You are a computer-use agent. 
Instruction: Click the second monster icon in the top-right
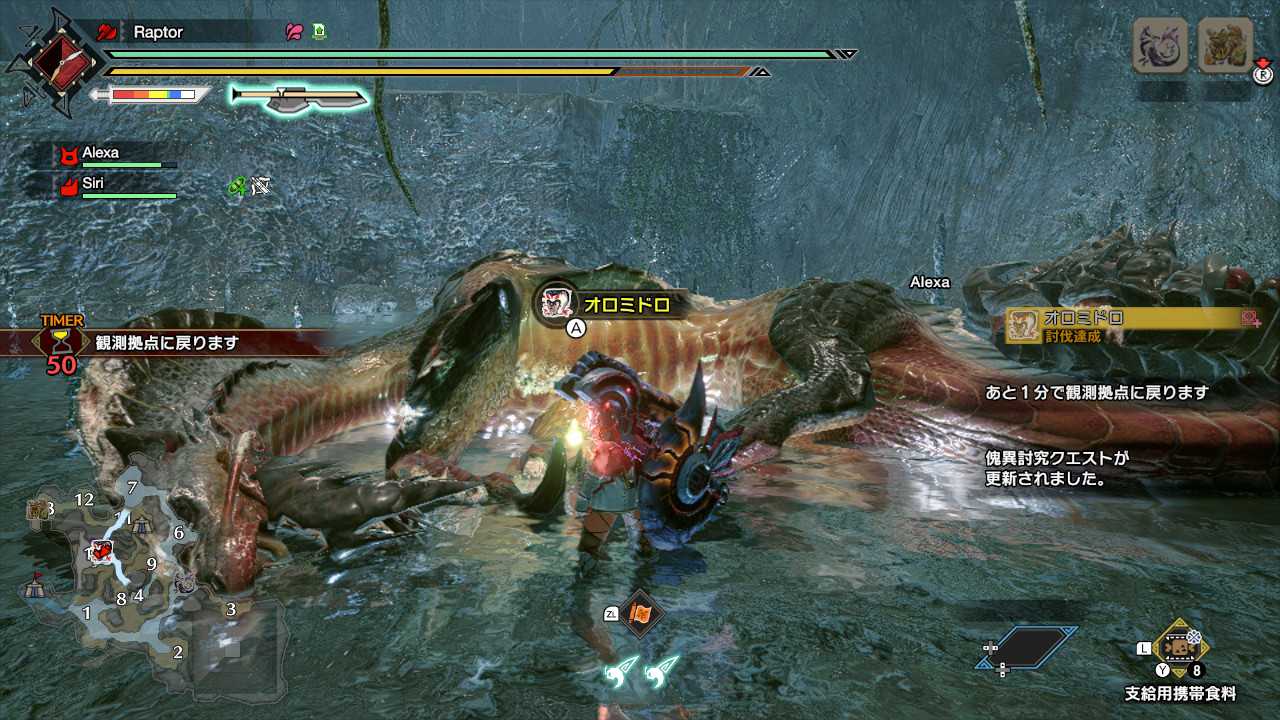[1225, 46]
